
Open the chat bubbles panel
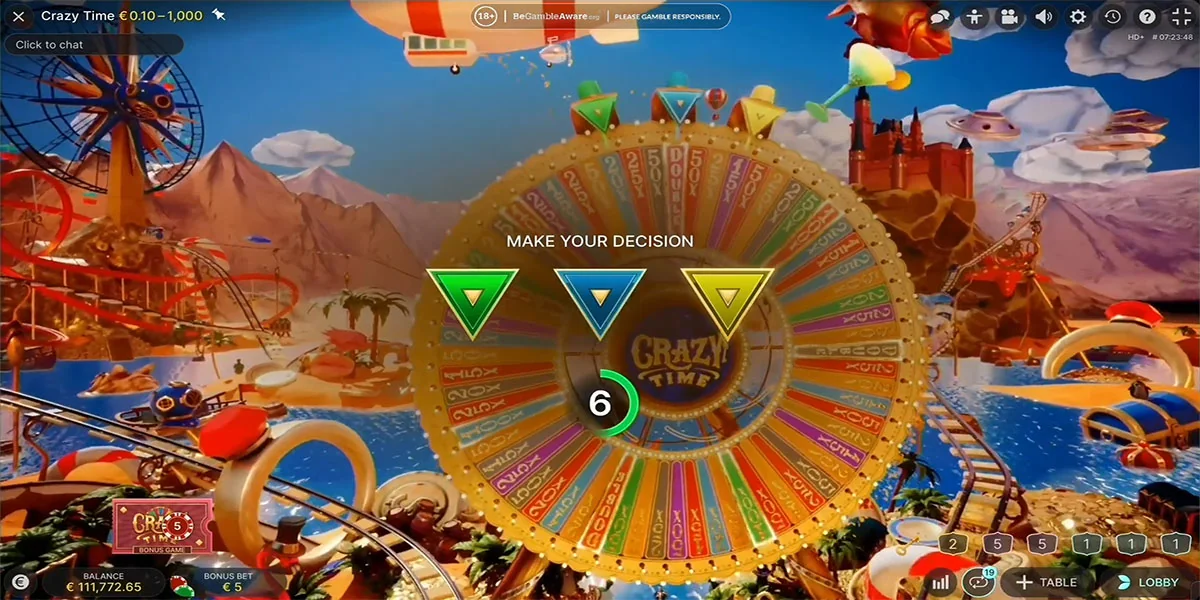click(x=940, y=17)
